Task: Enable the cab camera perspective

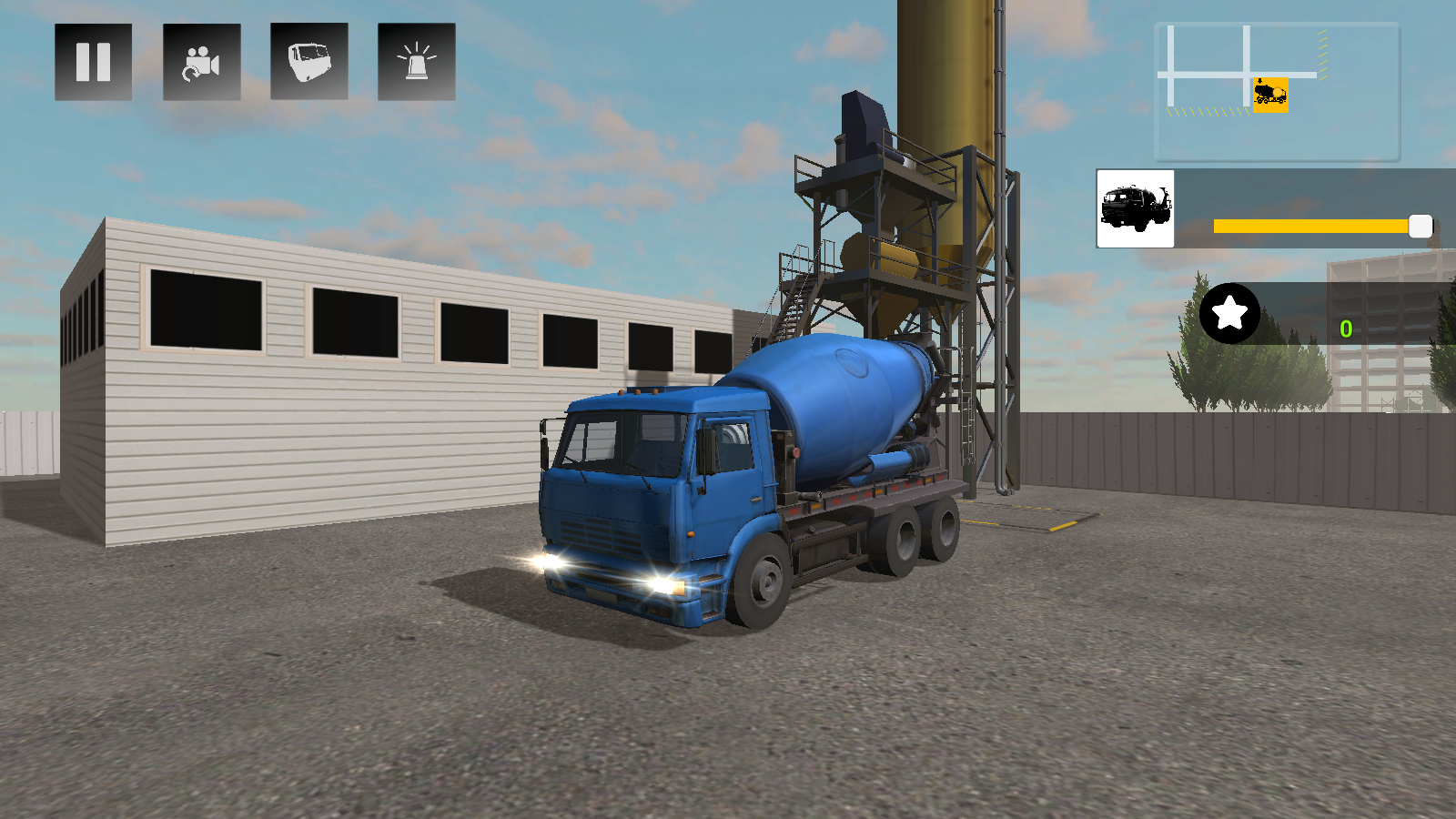Action: point(308,63)
